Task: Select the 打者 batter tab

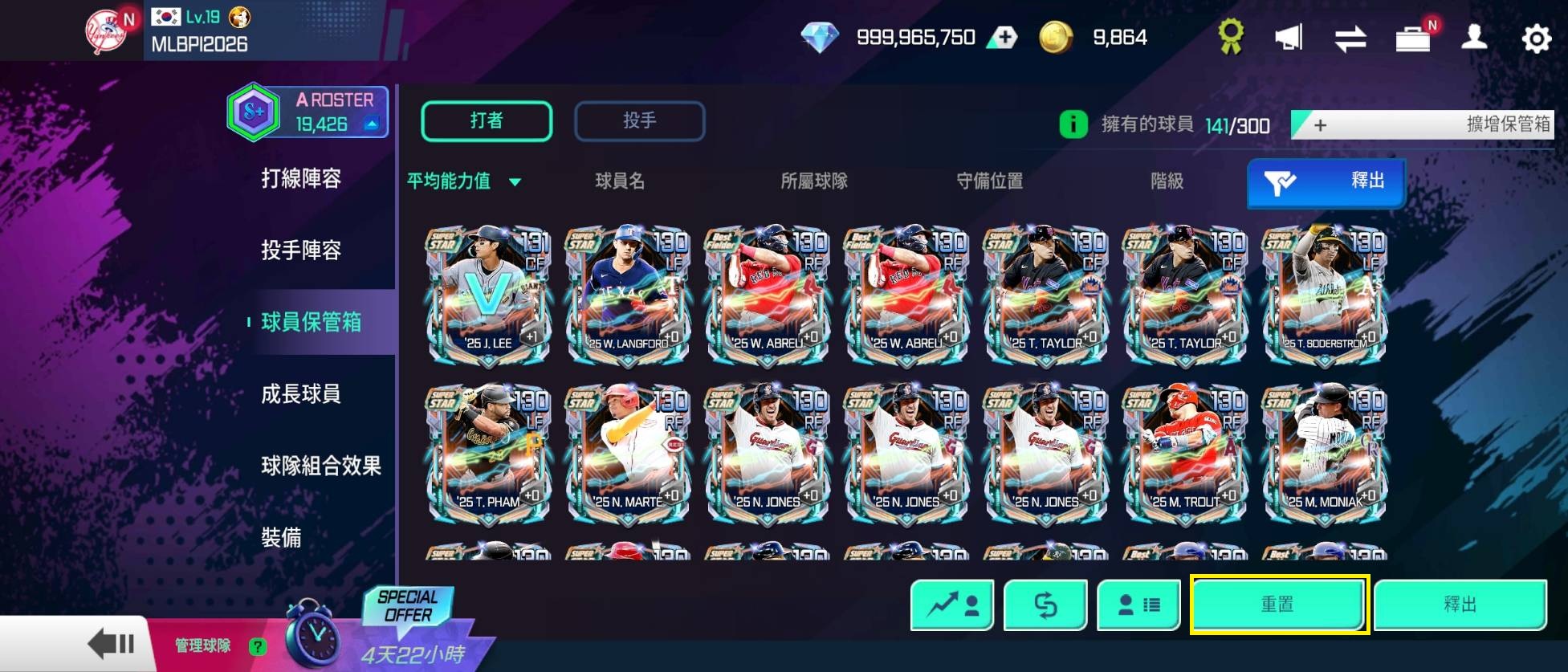Action: click(x=487, y=121)
